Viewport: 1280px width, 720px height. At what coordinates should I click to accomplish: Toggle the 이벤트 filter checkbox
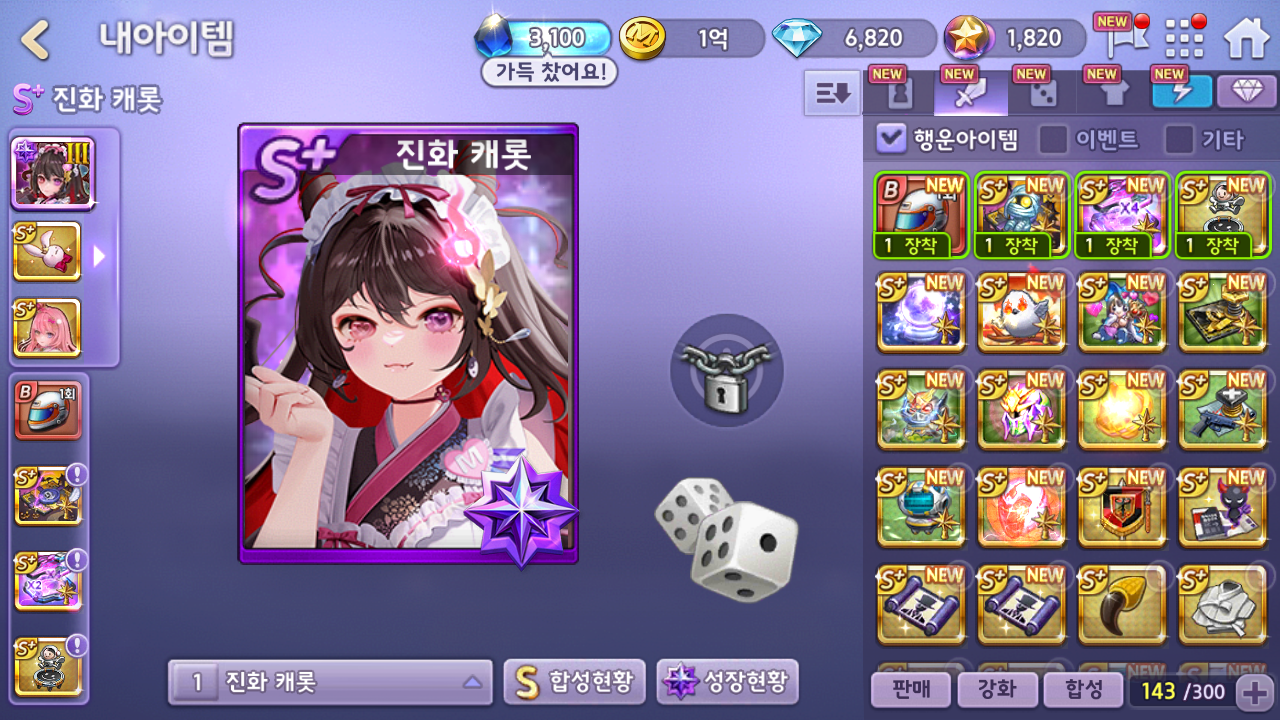click(1053, 139)
